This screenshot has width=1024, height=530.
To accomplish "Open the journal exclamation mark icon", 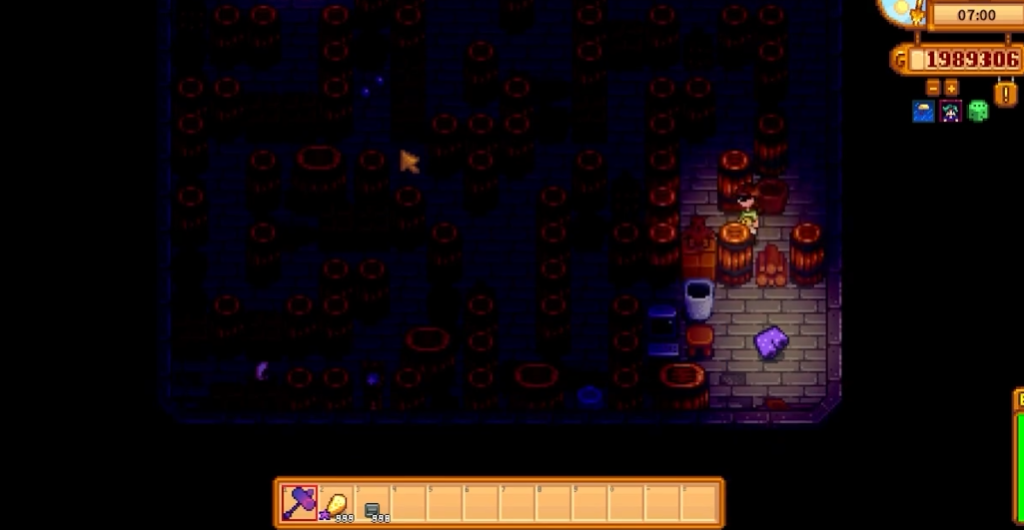I will (x=1004, y=94).
